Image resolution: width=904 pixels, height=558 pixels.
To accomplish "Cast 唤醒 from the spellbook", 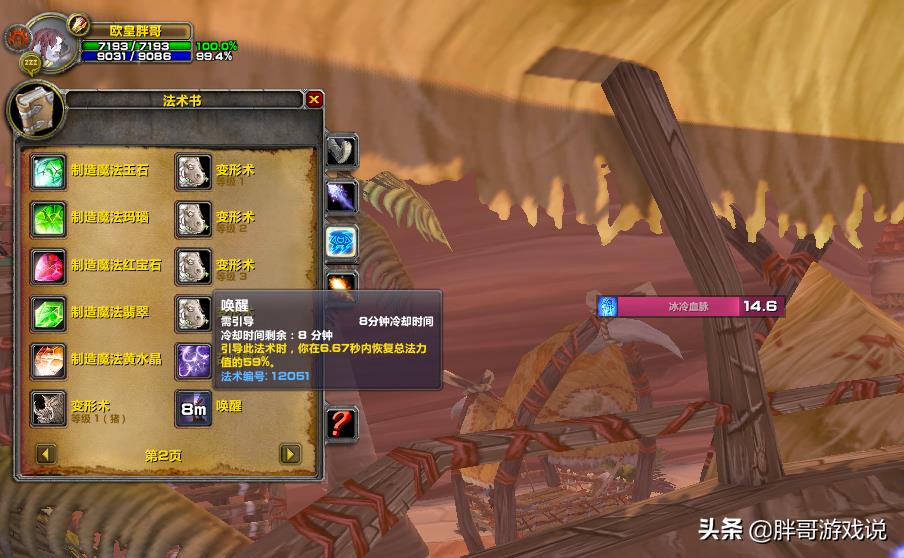I will click(193, 407).
